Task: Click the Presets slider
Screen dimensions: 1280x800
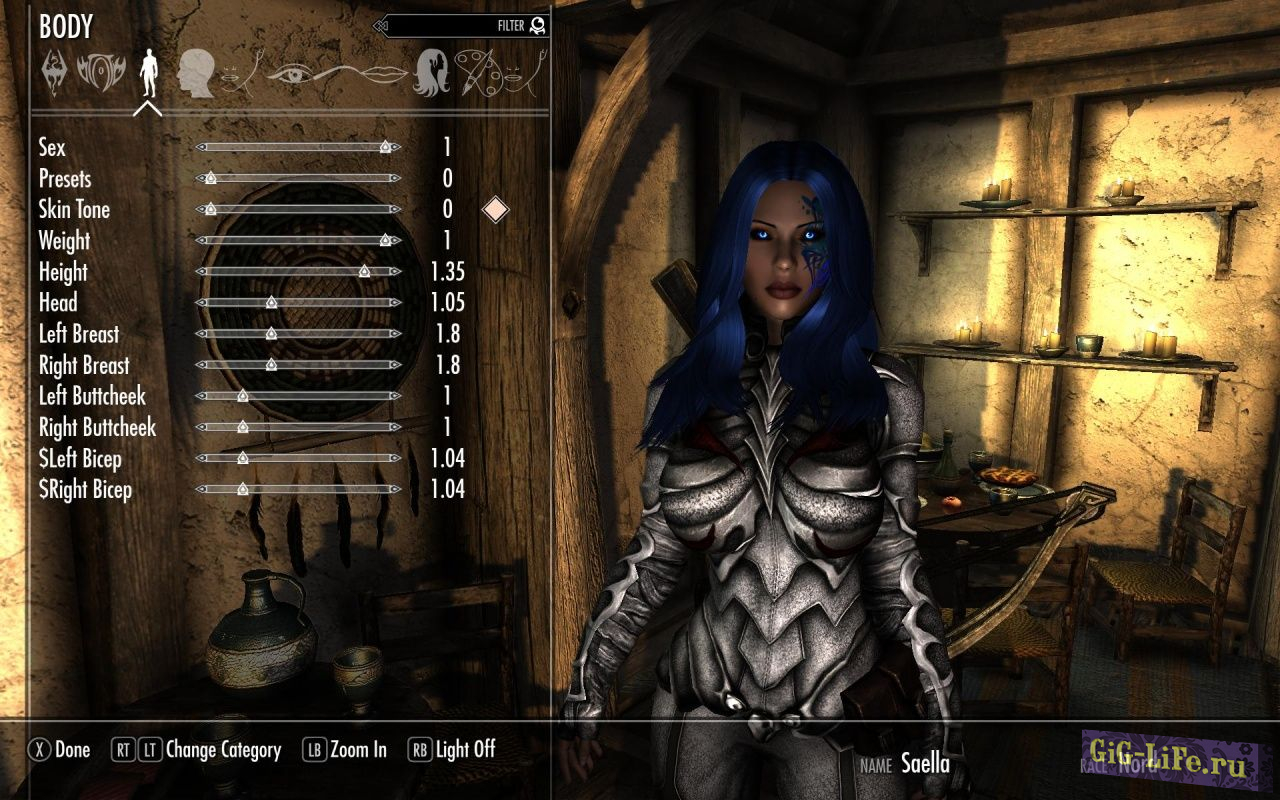Action: (x=298, y=178)
